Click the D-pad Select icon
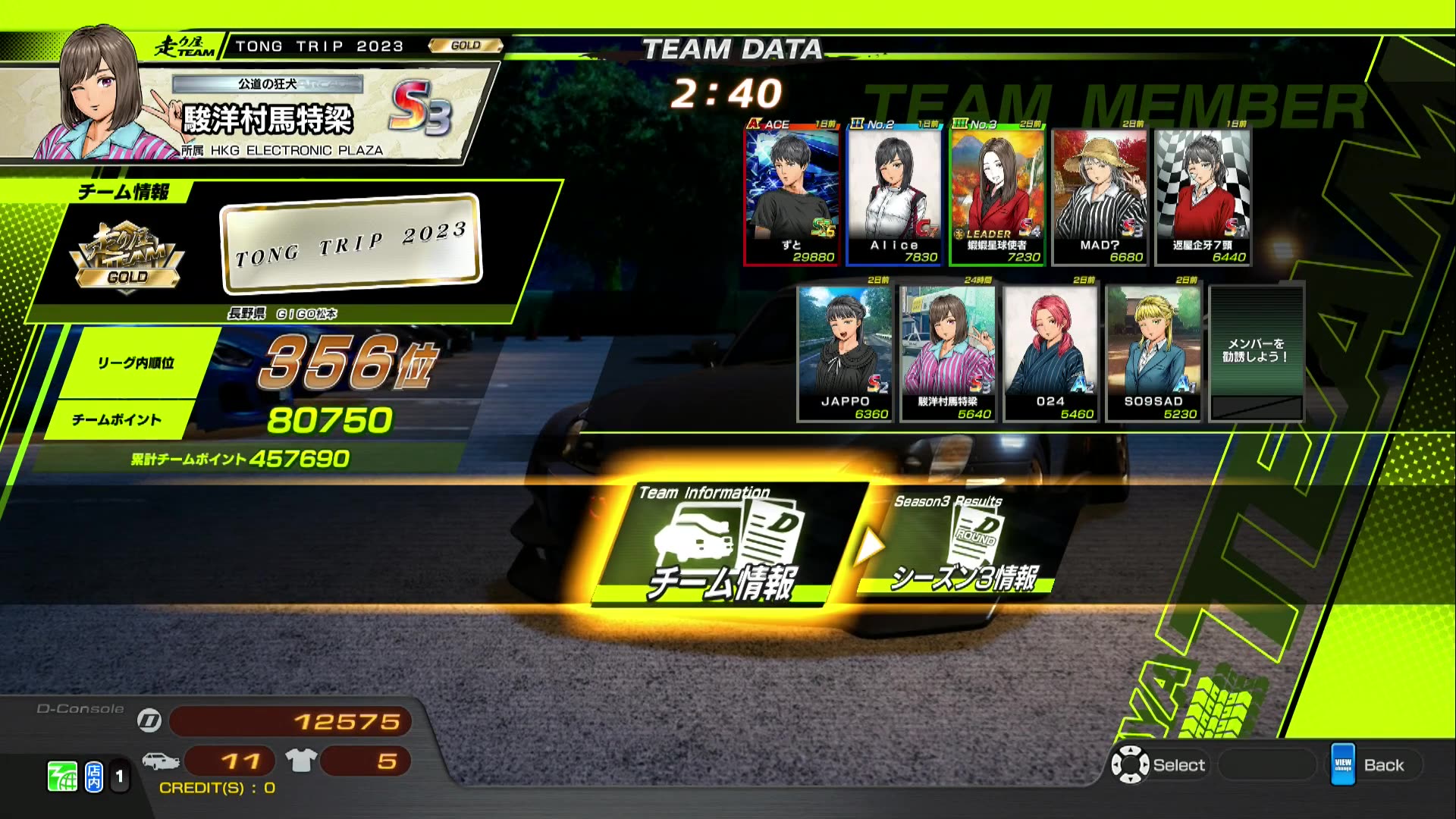The width and height of the screenshot is (1456, 819). [1131, 765]
